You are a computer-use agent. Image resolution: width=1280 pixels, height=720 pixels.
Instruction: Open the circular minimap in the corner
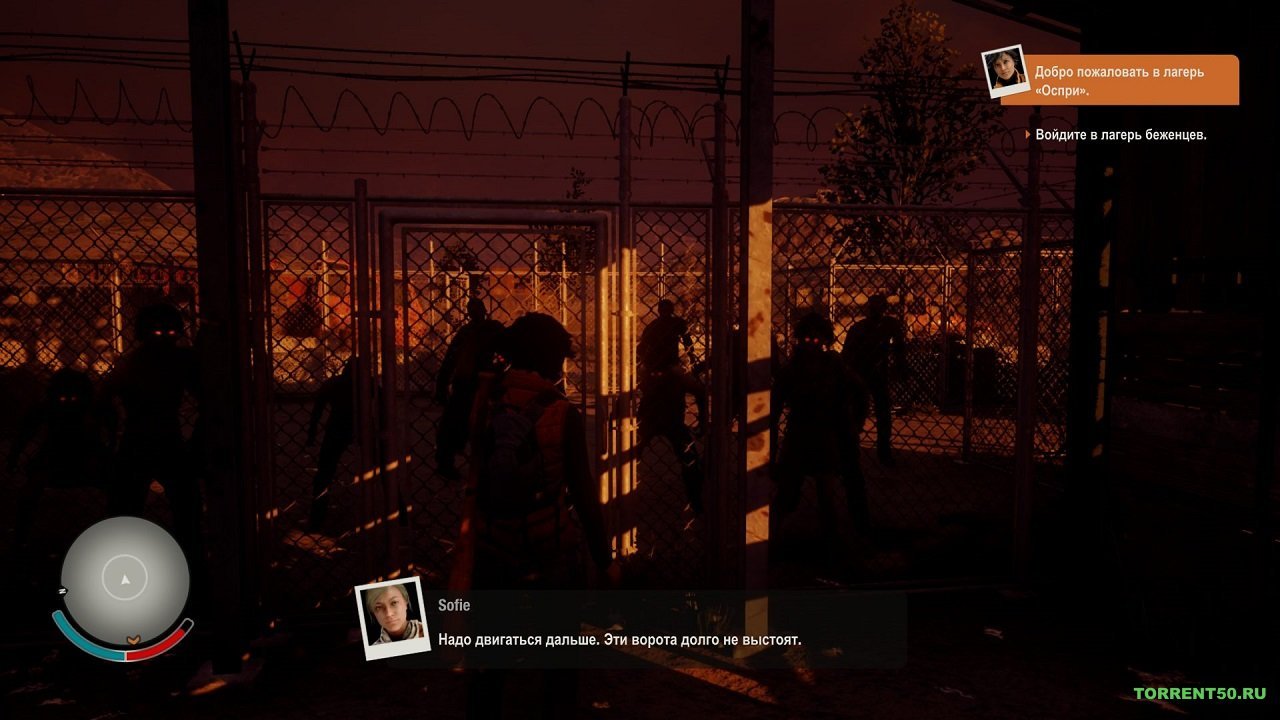pos(125,580)
